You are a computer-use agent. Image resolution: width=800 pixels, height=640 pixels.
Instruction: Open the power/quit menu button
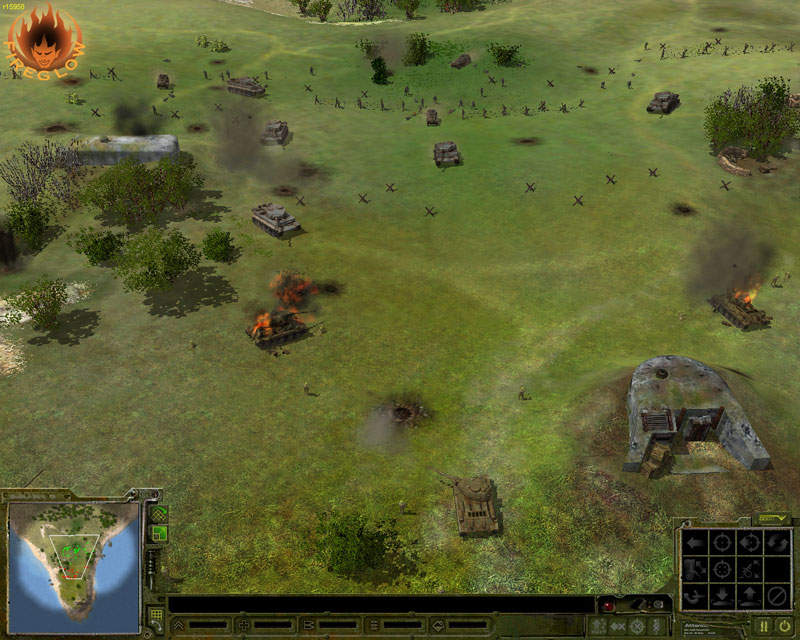pos(784,626)
